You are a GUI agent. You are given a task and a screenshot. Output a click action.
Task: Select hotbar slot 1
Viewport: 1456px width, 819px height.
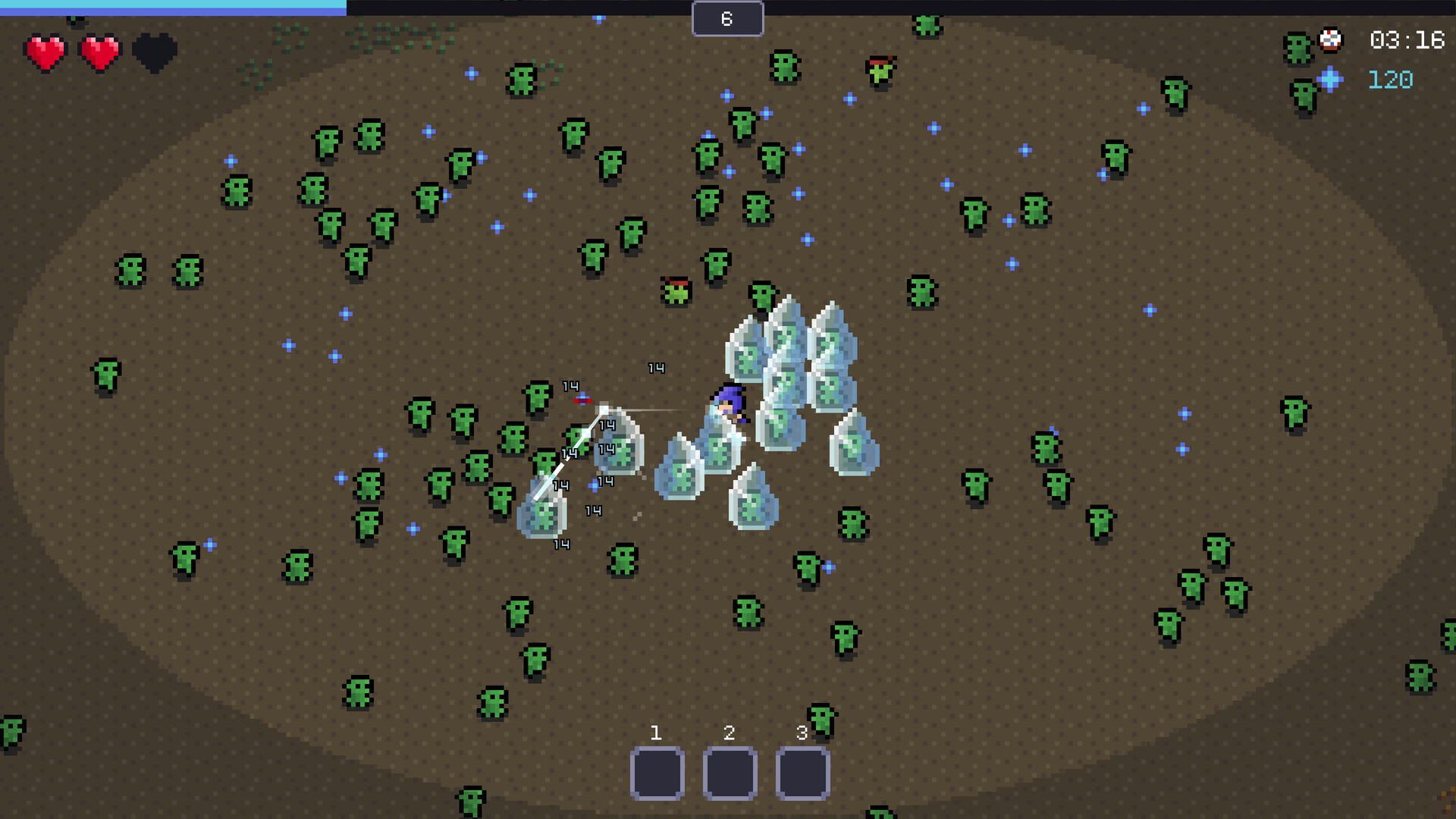(657, 772)
